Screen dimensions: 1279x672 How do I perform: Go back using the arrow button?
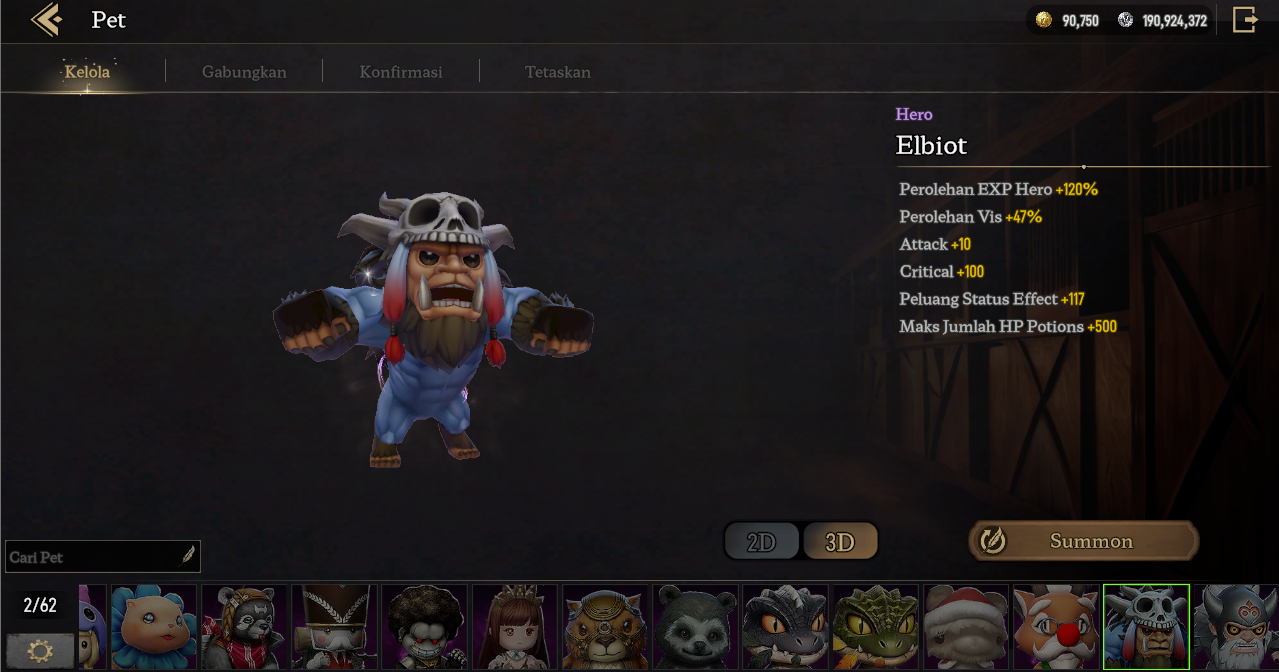pos(46,20)
